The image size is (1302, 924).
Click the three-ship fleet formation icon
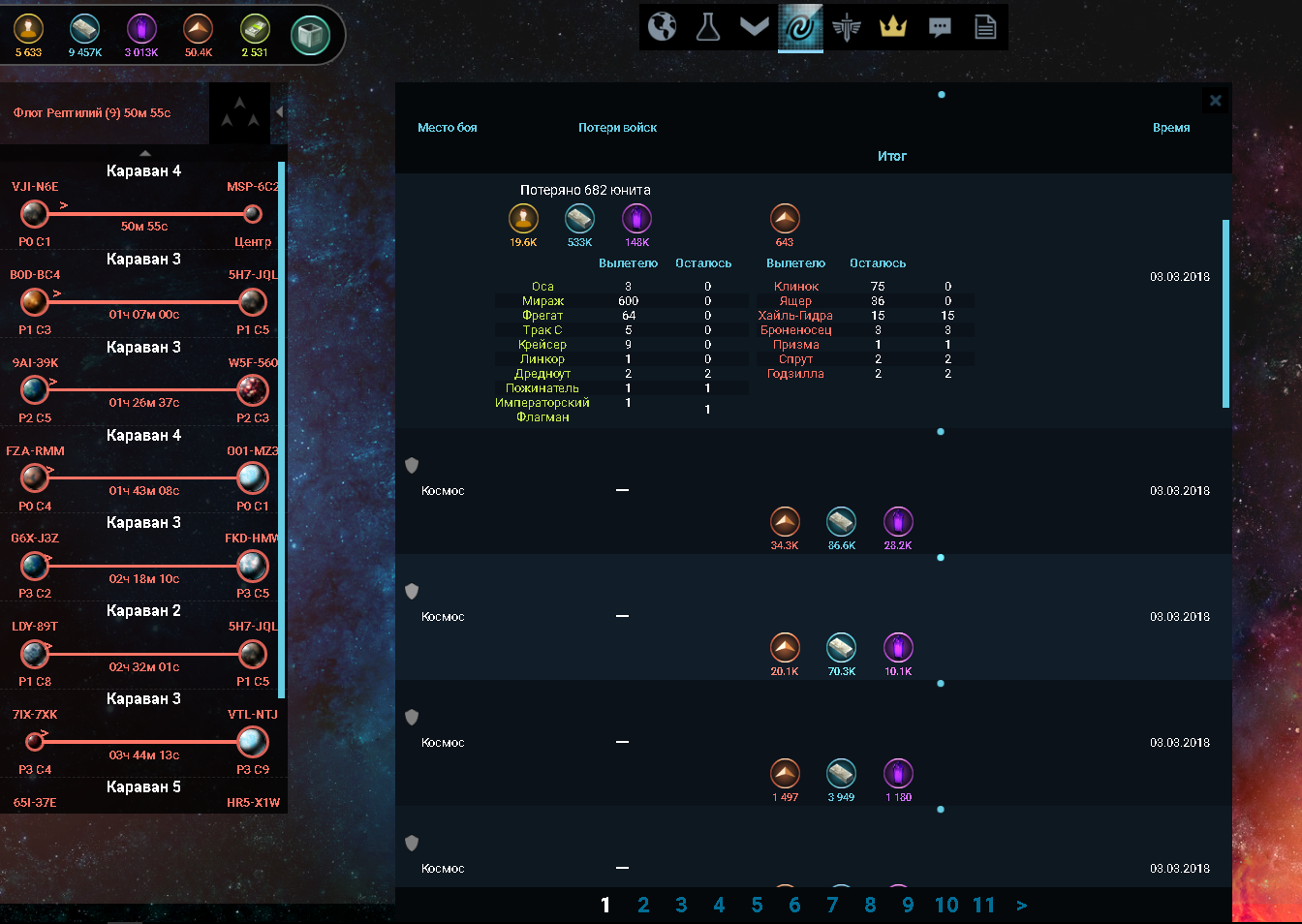point(239,112)
